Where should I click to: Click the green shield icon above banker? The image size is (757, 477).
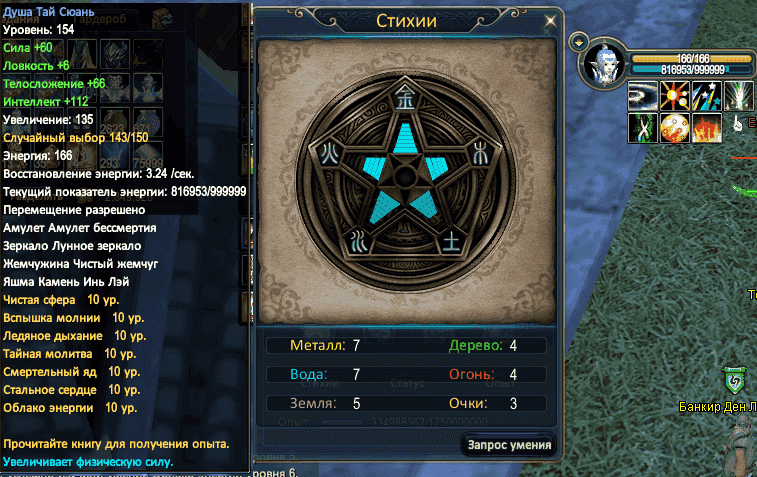pyautogui.click(x=733, y=381)
